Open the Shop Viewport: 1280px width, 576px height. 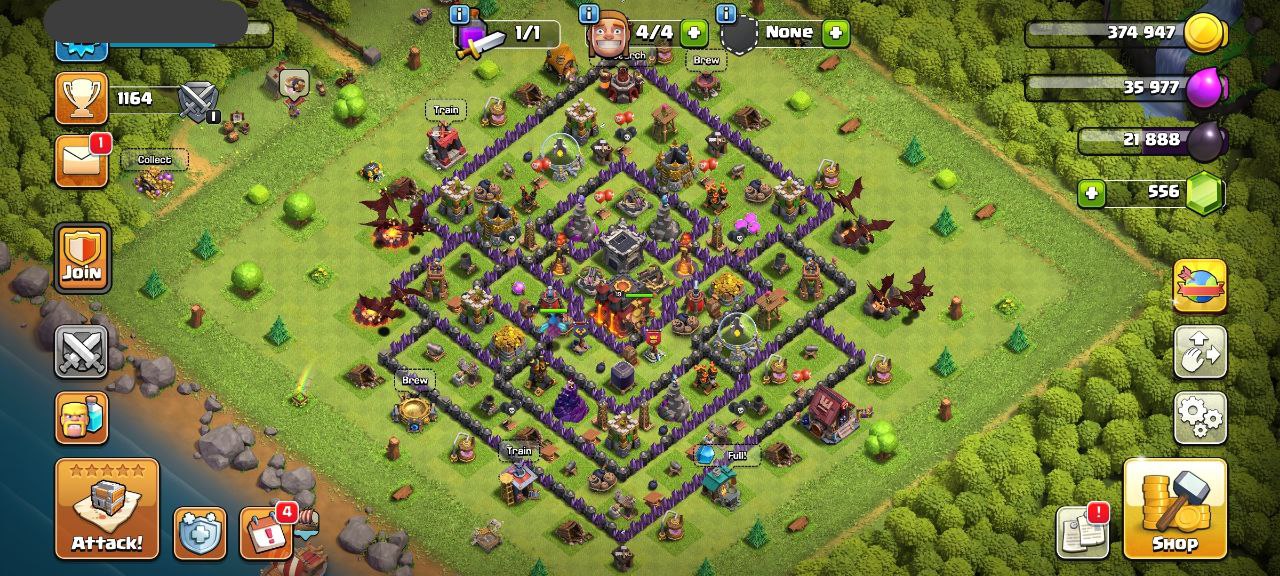tap(1175, 509)
